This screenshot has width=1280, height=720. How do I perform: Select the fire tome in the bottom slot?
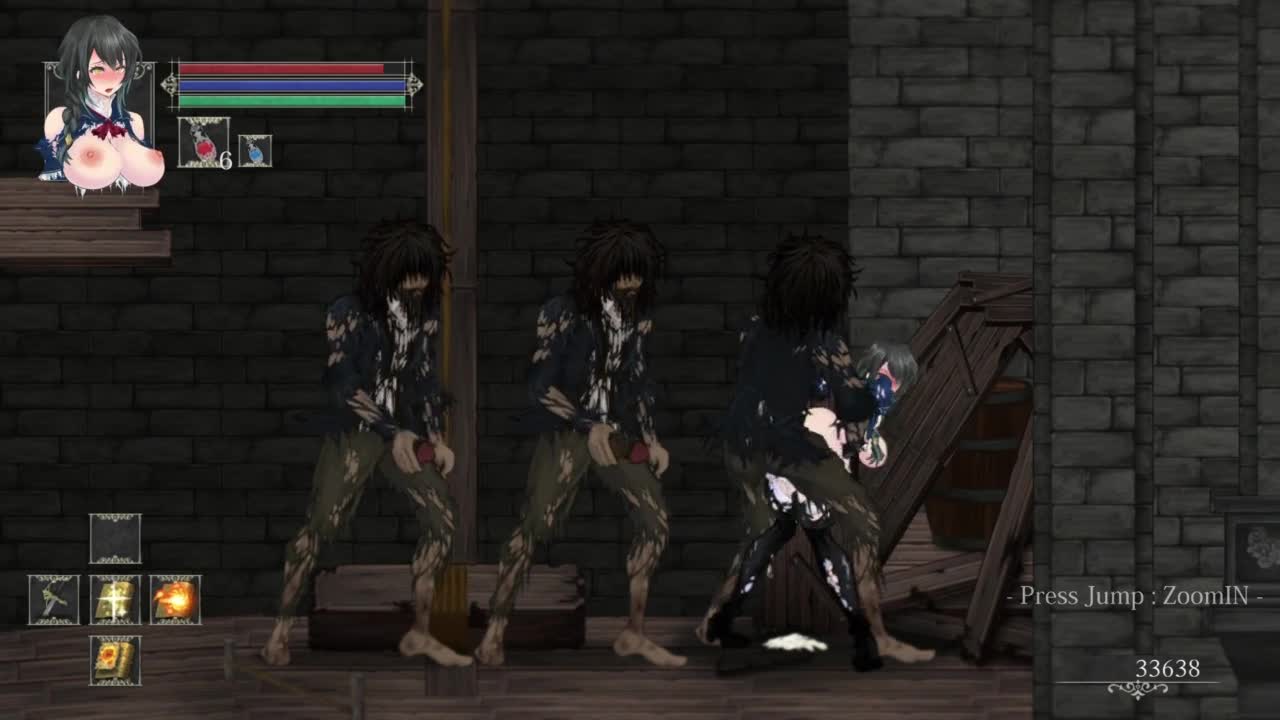(x=115, y=661)
